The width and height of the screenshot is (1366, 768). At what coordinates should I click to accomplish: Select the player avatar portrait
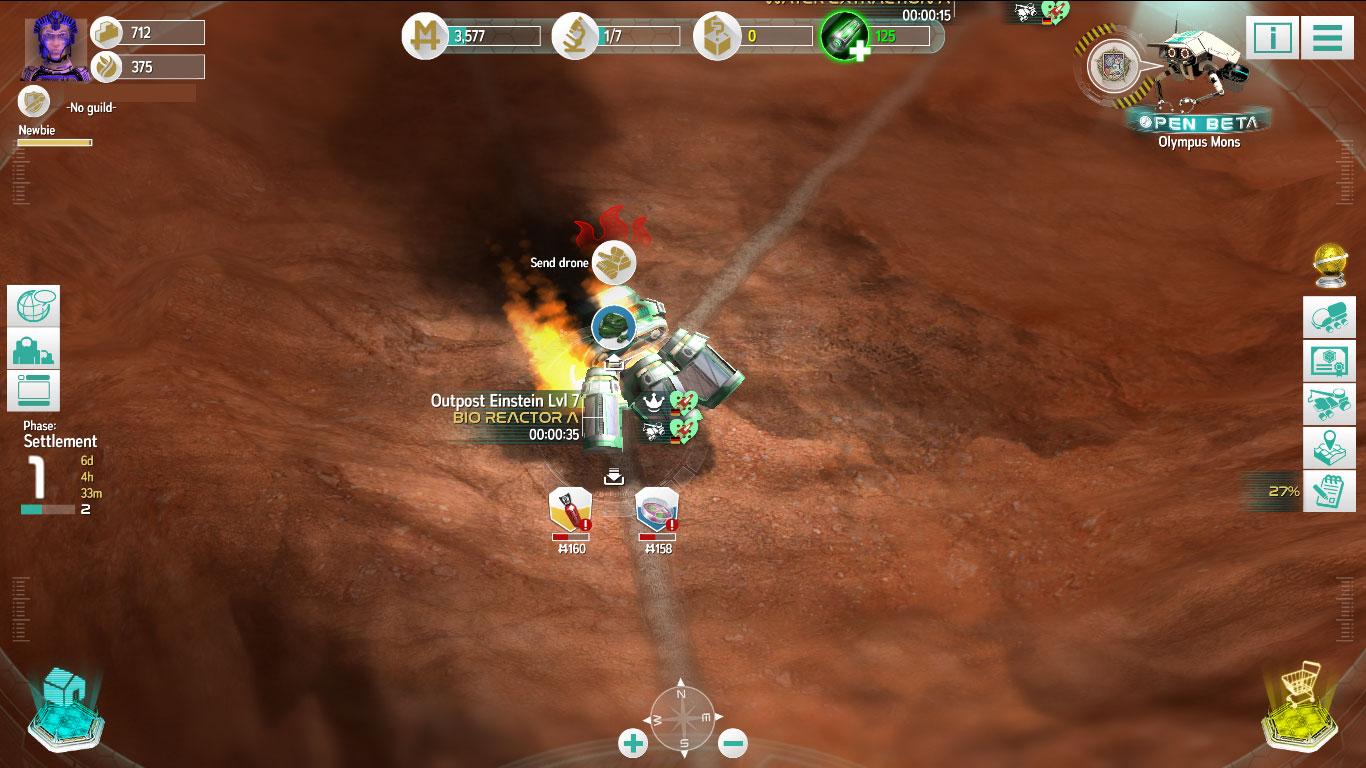click(56, 46)
